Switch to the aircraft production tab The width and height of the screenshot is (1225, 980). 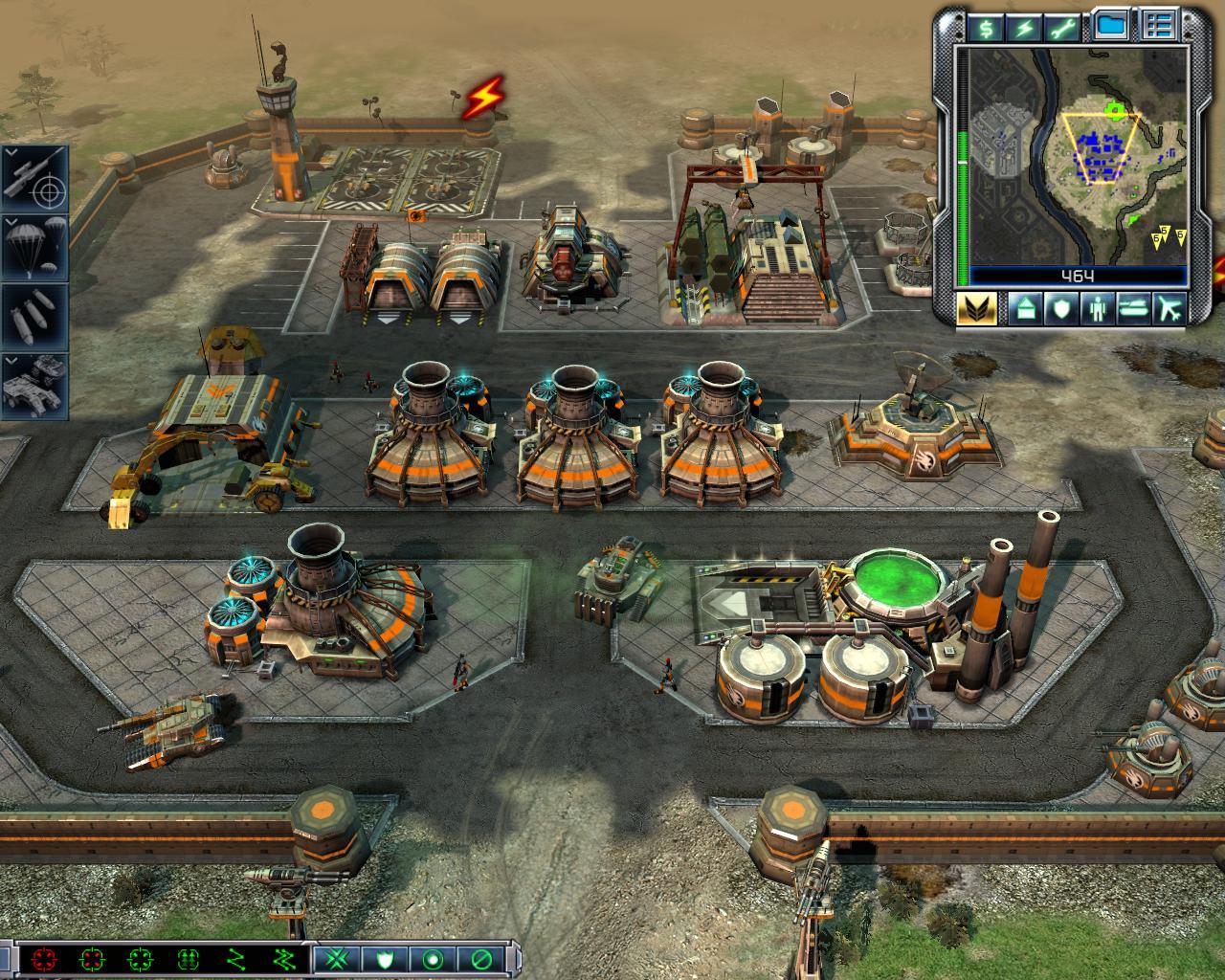(x=1170, y=309)
